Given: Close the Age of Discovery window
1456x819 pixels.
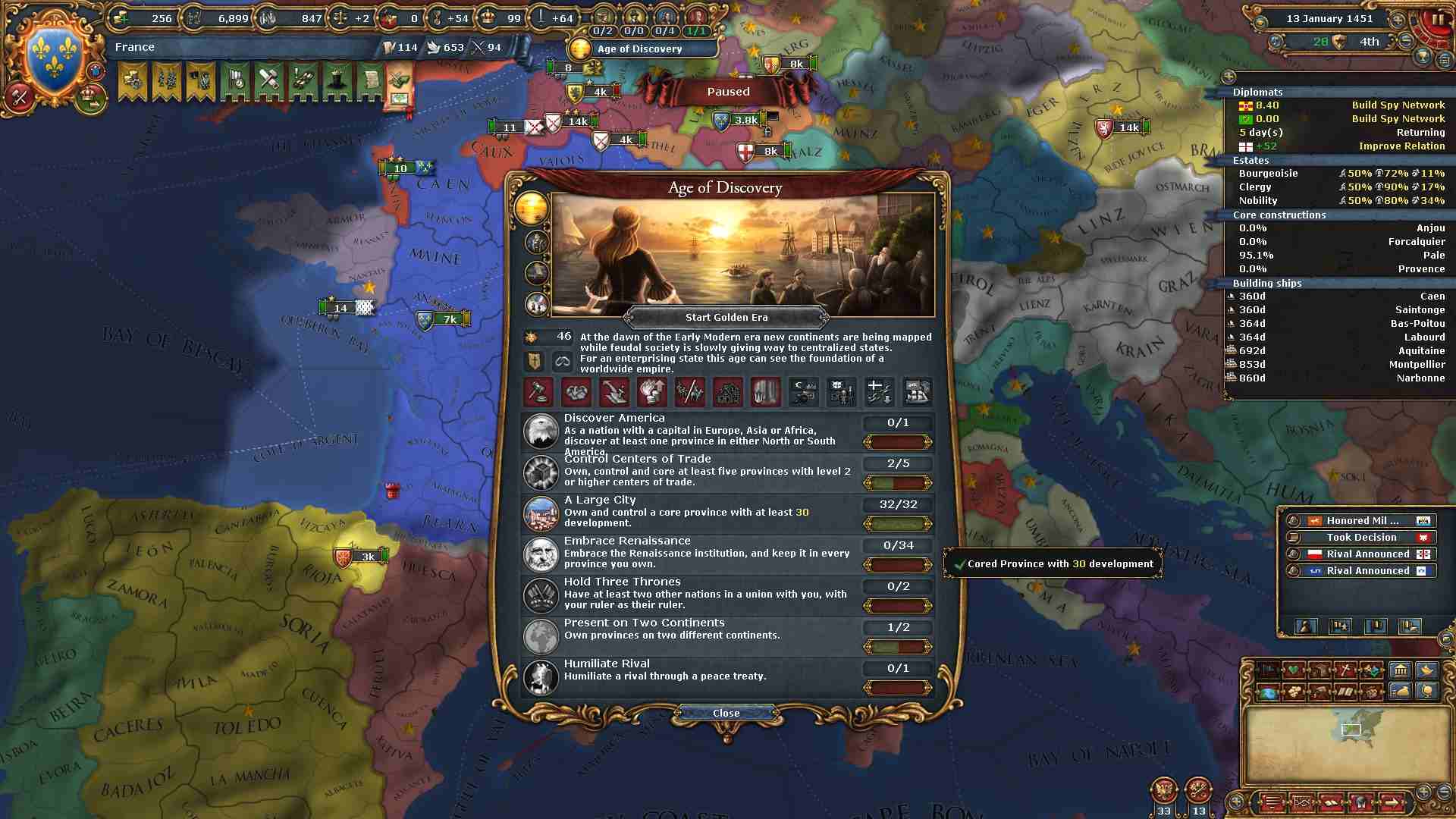Looking at the screenshot, I should (726, 713).
